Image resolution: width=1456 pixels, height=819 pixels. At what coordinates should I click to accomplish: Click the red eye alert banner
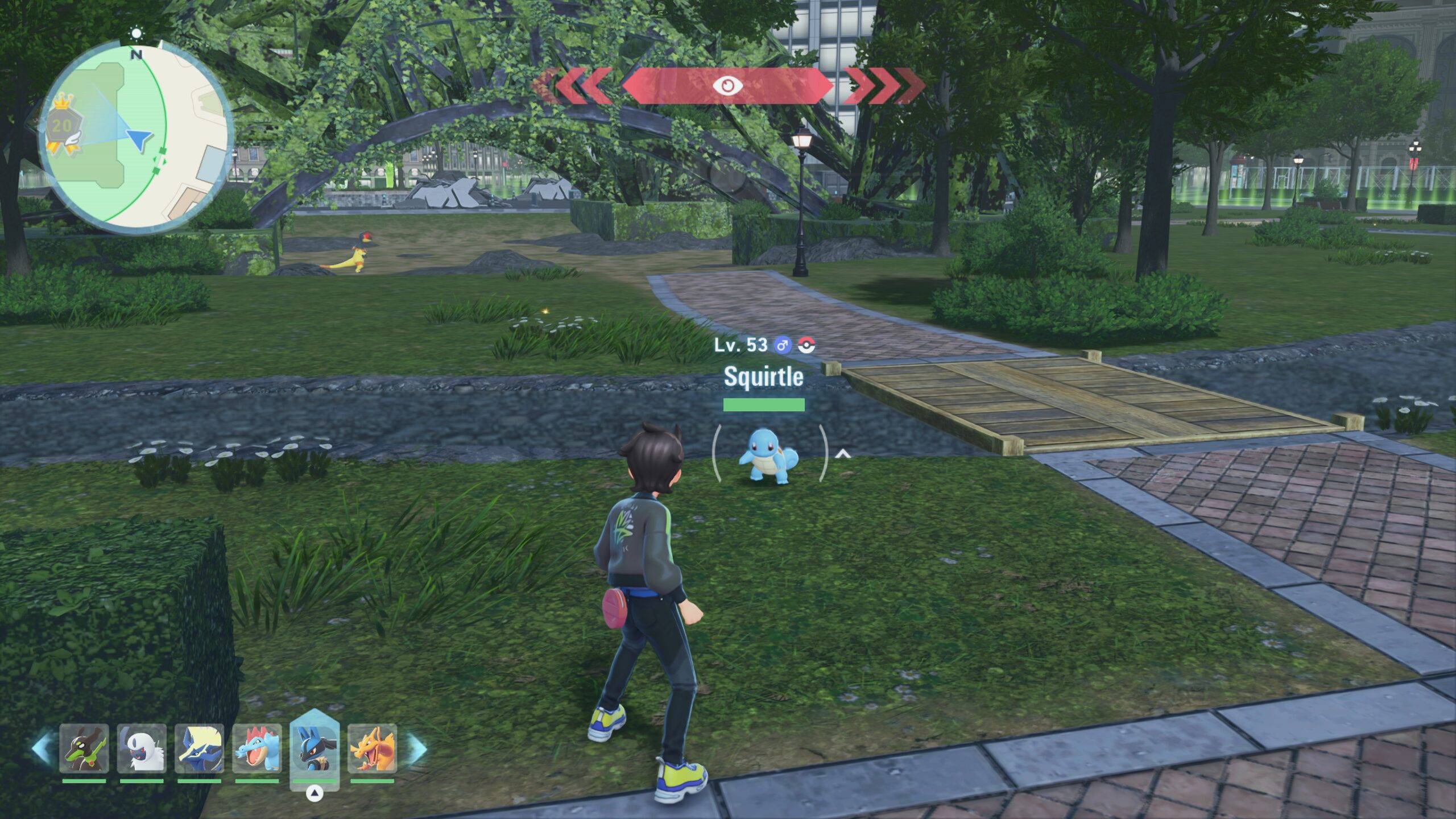coord(727,86)
